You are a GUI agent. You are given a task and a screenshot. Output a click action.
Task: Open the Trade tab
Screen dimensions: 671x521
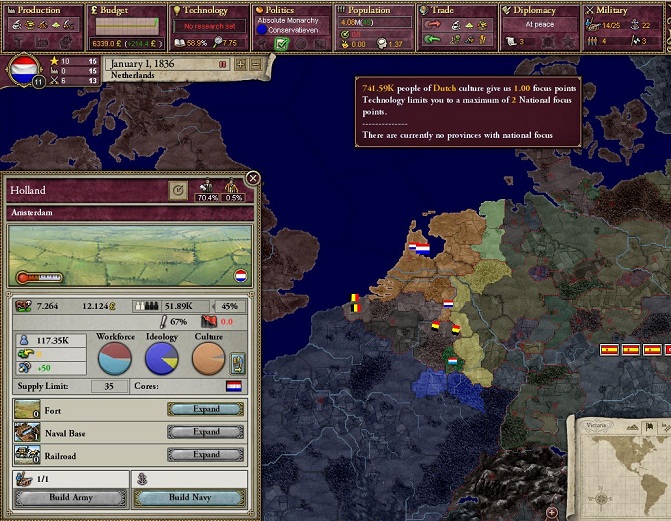pyautogui.click(x=456, y=11)
